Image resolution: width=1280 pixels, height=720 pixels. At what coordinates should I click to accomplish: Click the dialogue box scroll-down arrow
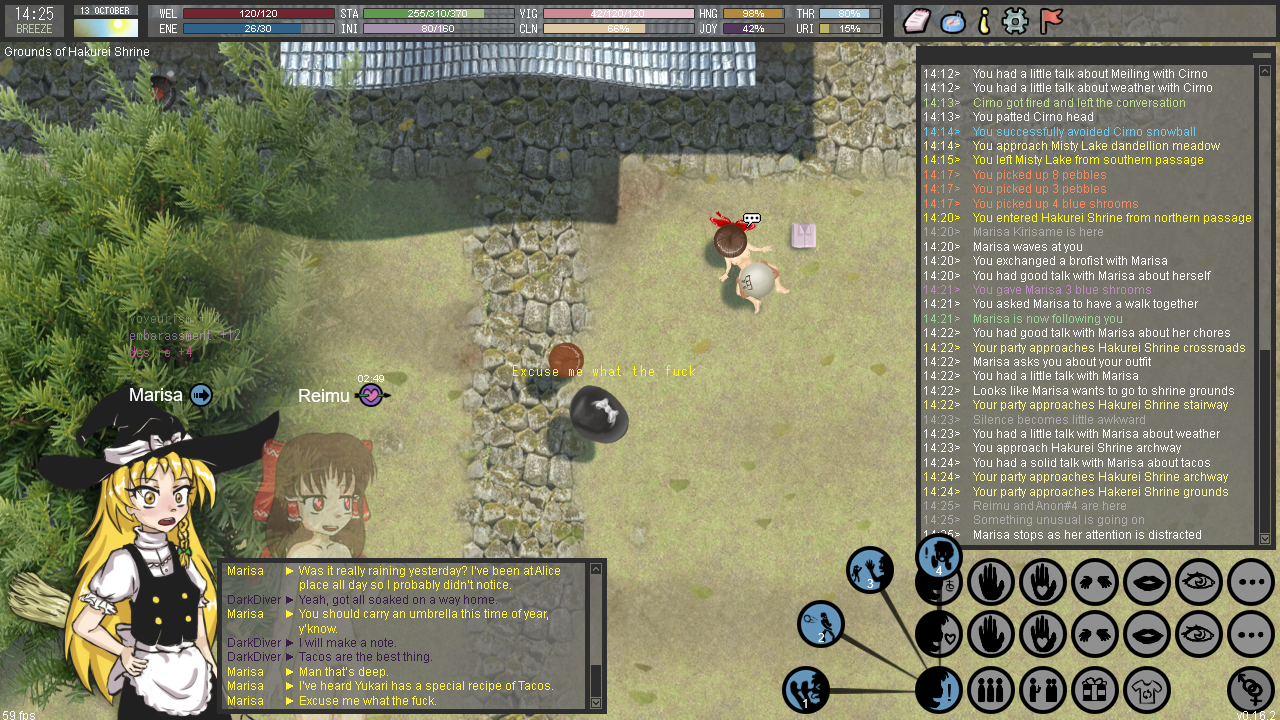597,703
